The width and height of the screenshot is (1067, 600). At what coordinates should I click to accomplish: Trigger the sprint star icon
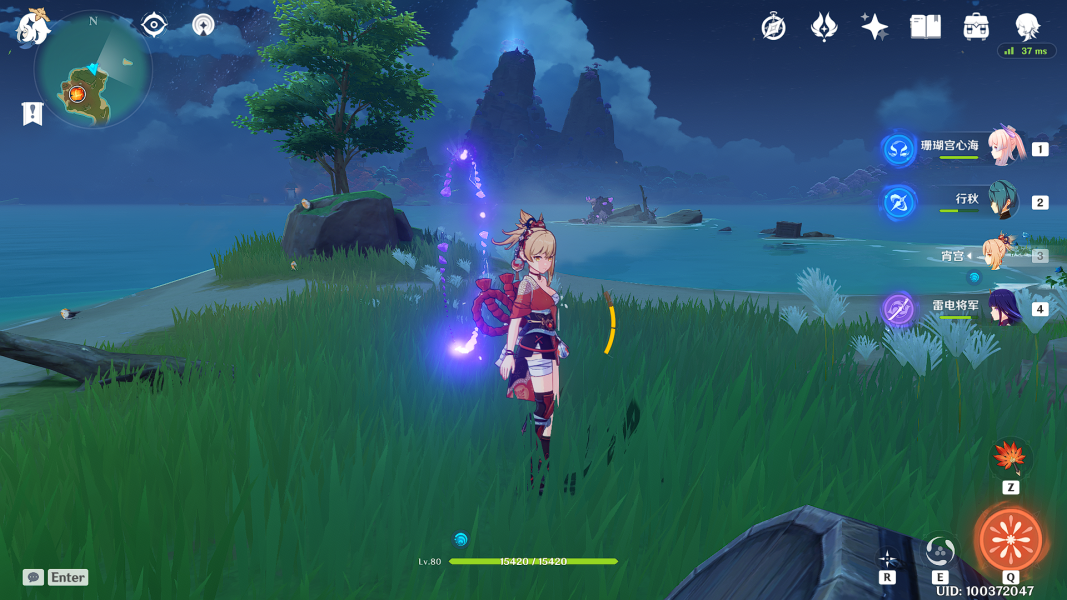click(887, 558)
